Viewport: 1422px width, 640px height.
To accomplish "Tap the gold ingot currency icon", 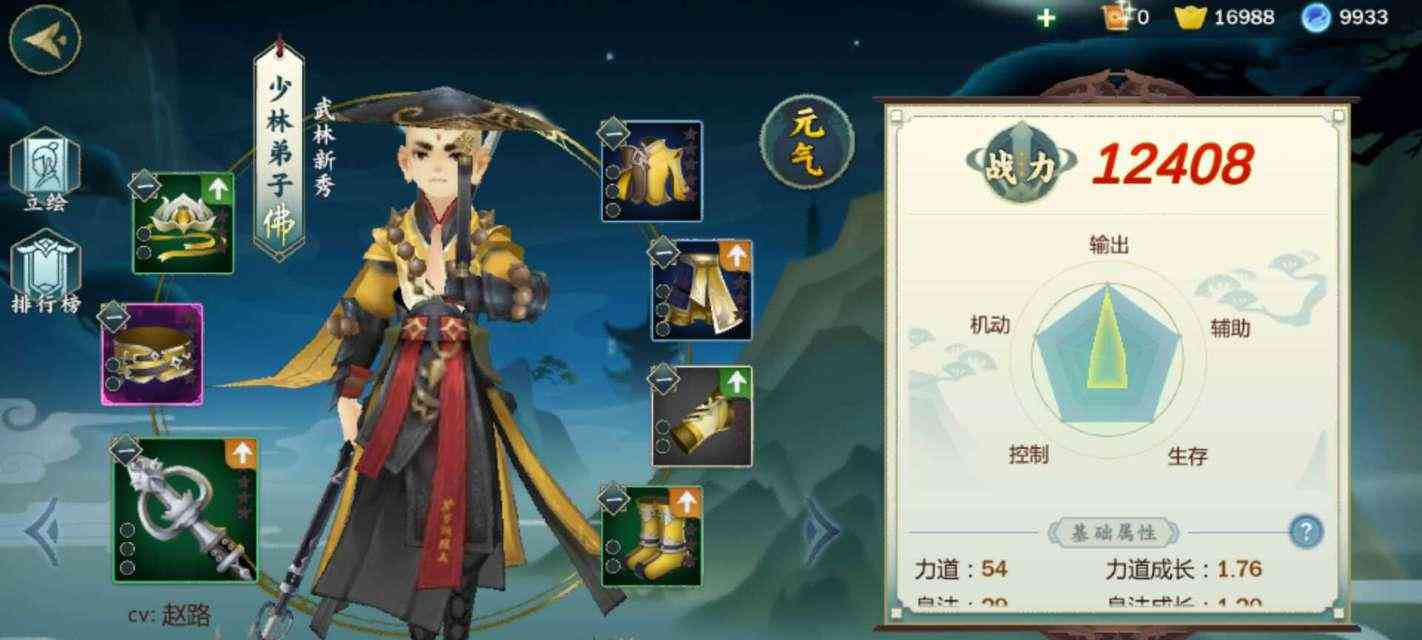I will pos(1190,17).
